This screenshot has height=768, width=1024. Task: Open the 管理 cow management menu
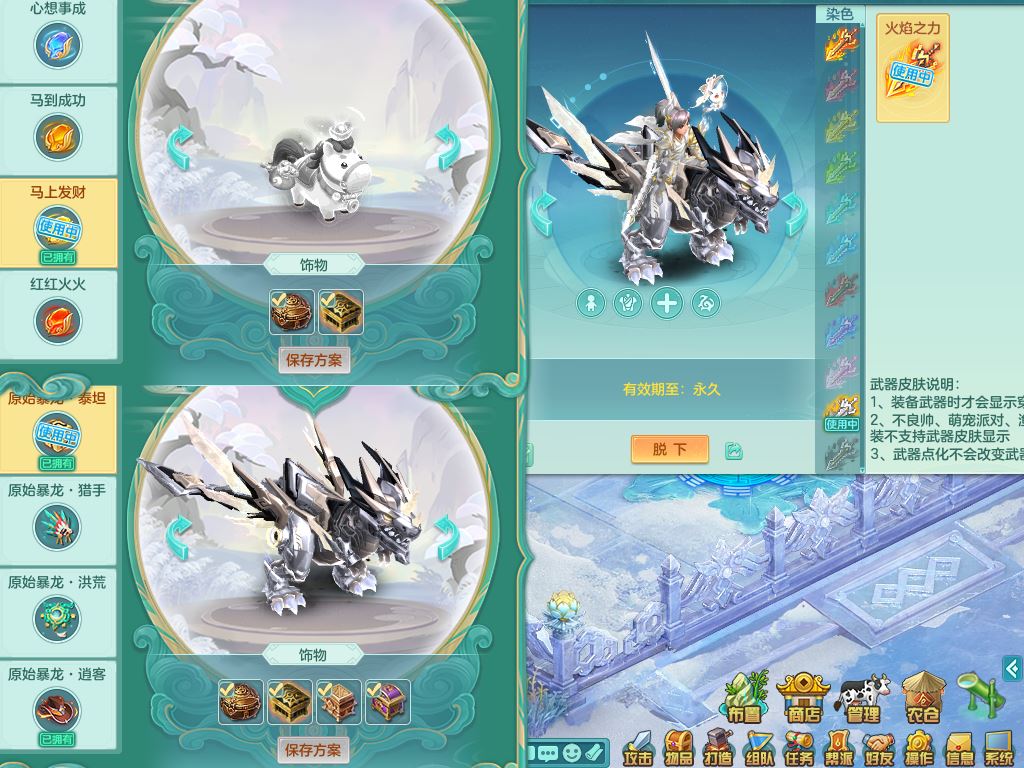(862, 699)
